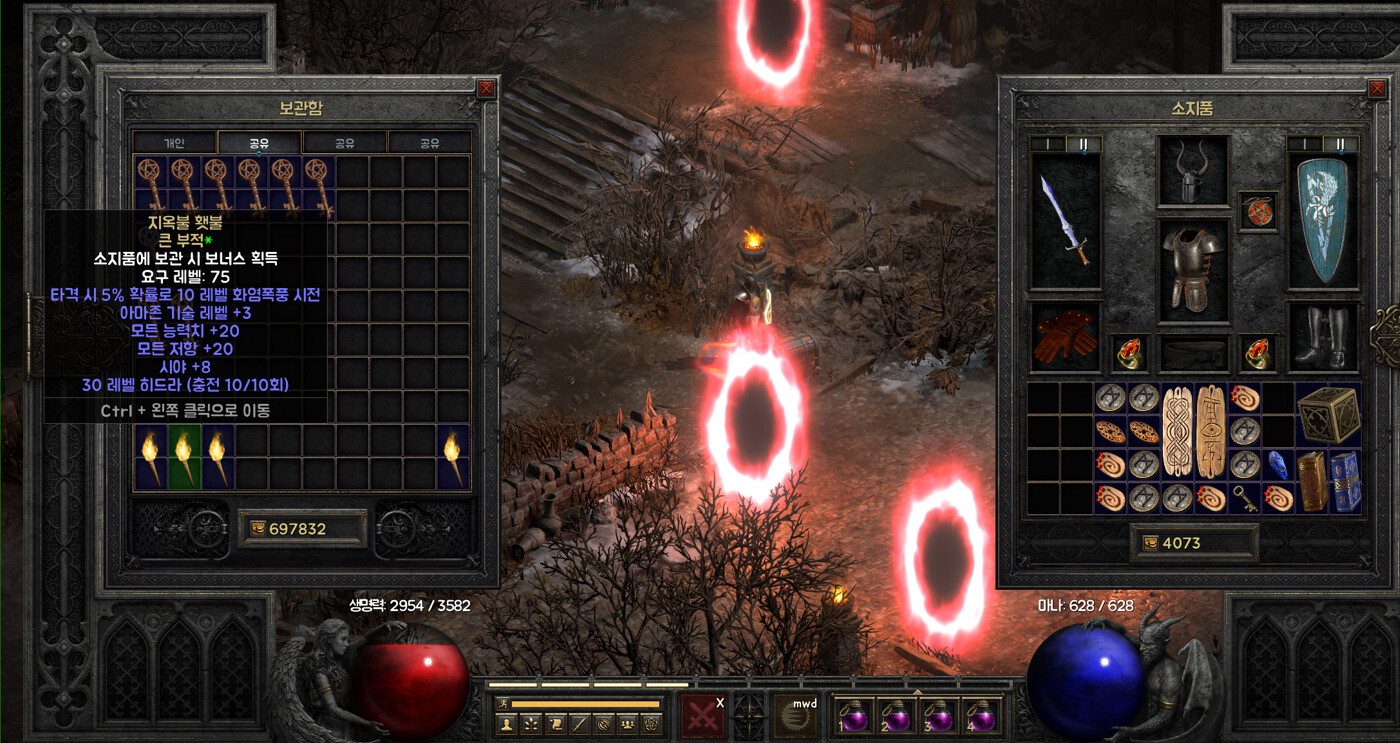Select the equipped body armor
Viewport: 1400px width, 743px height.
[x=1193, y=269]
